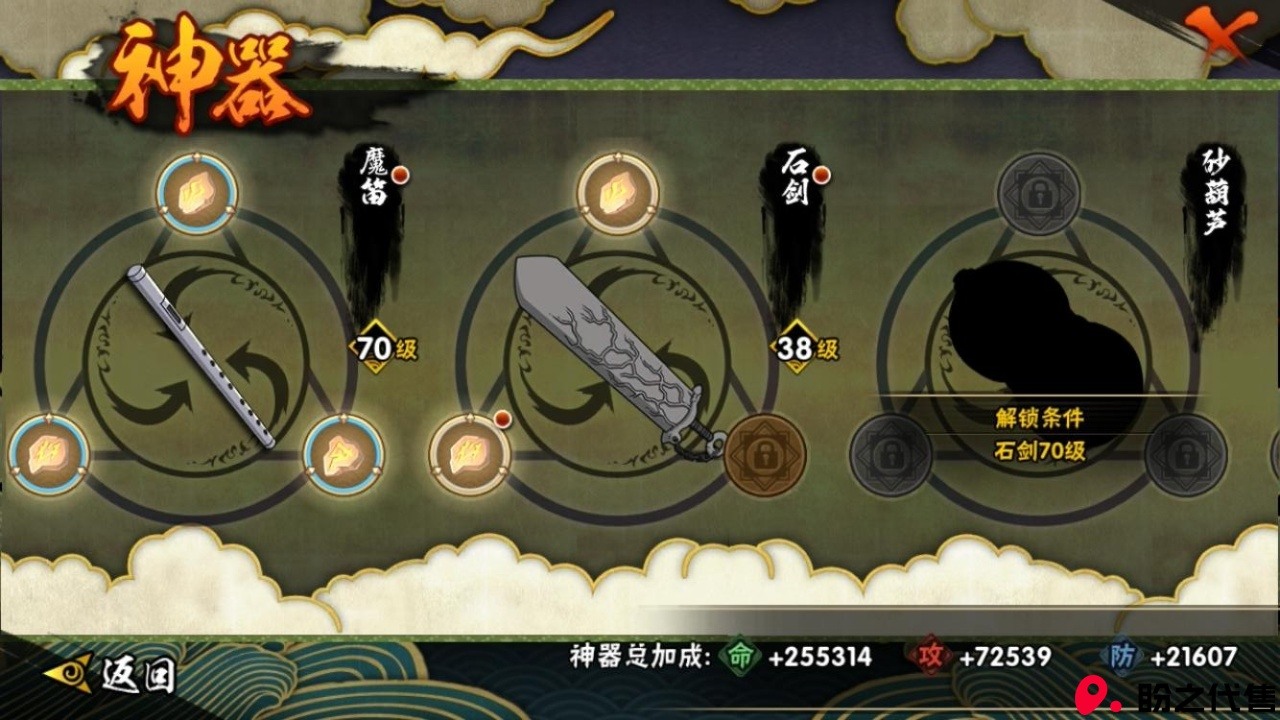
Task: Select the magic flute artifact
Action: pyautogui.click(x=199, y=356)
